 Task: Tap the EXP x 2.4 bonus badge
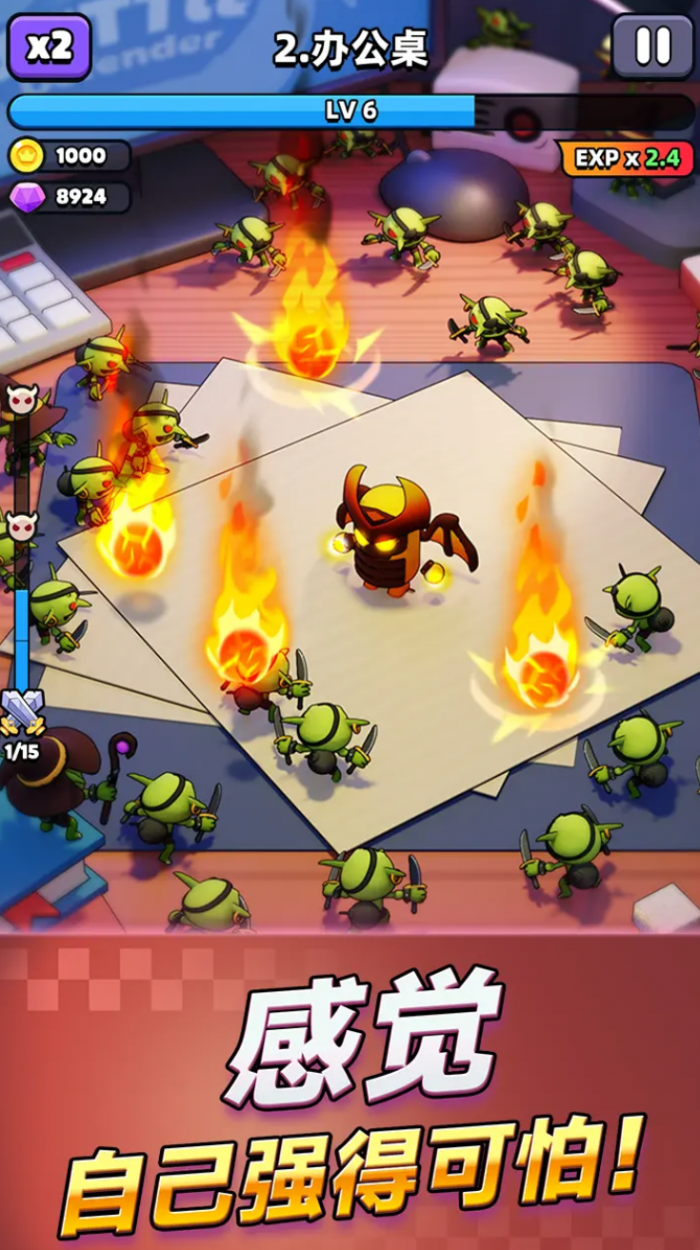tap(626, 158)
